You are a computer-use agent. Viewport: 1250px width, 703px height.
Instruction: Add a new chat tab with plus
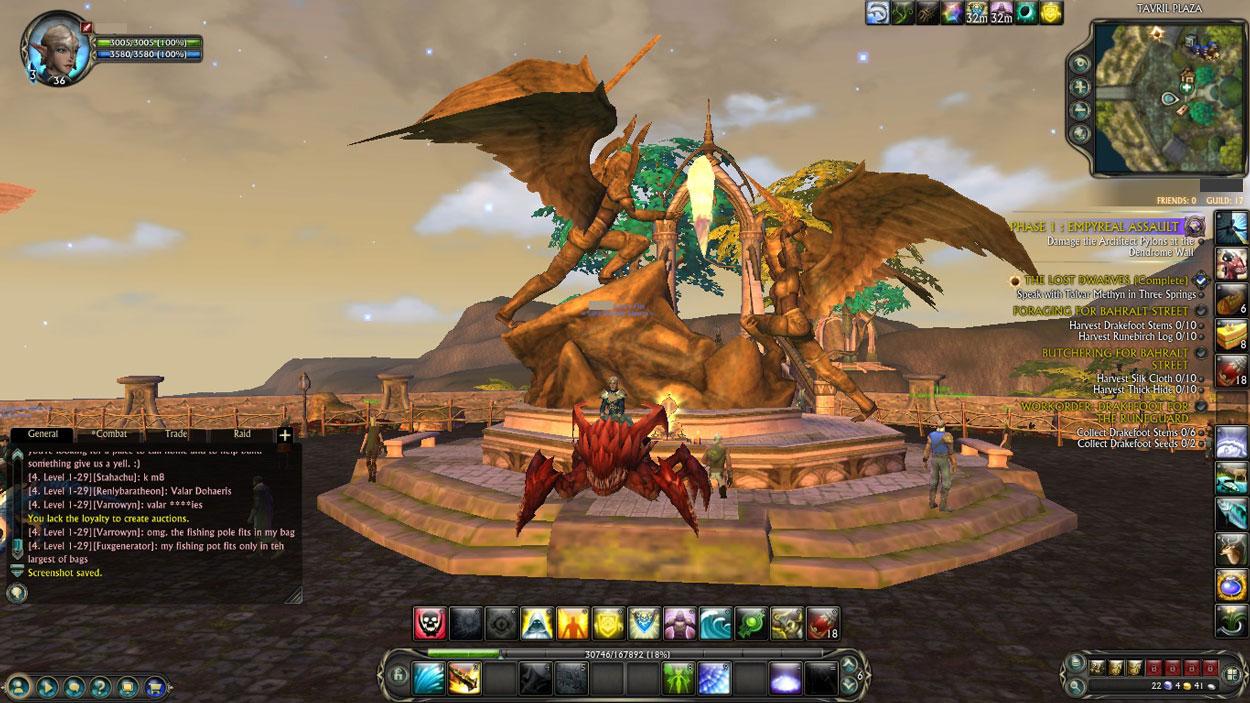285,435
